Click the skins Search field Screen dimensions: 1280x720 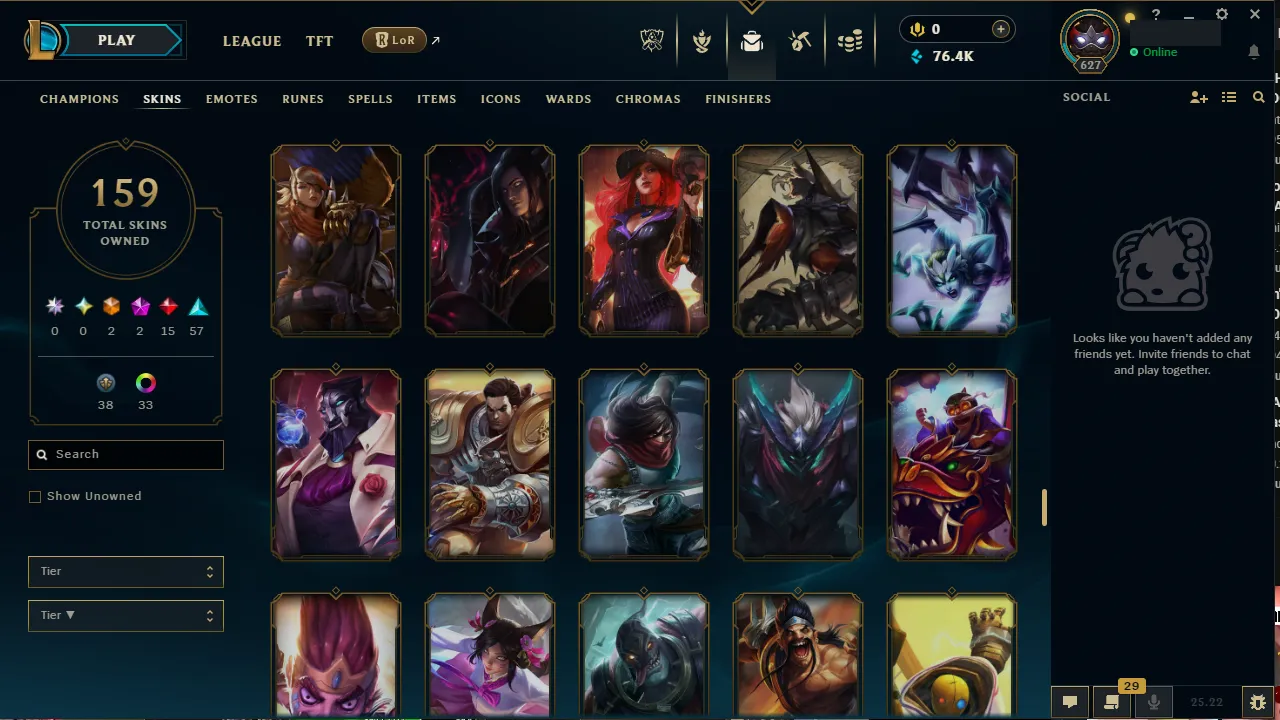click(x=125, y=454)
